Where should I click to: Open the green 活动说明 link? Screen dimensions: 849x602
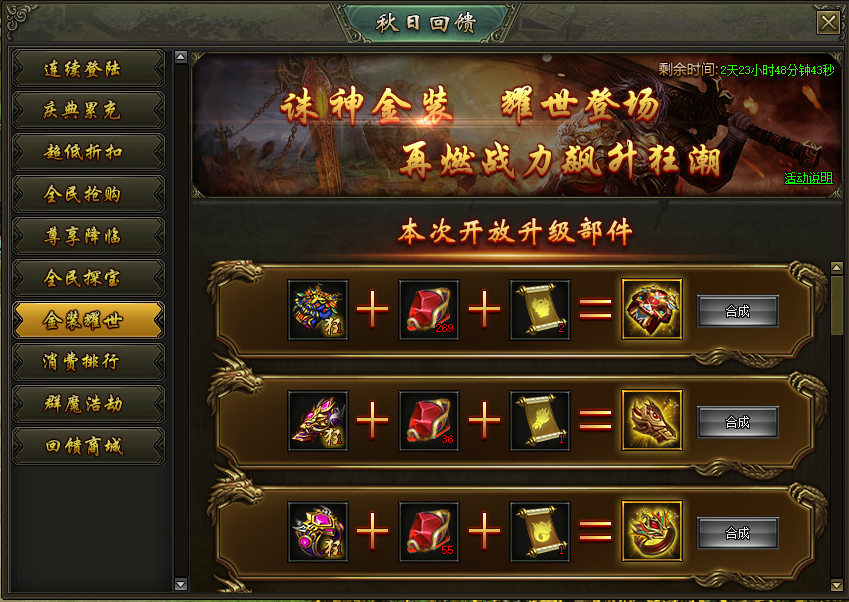(x=808, y=178)
